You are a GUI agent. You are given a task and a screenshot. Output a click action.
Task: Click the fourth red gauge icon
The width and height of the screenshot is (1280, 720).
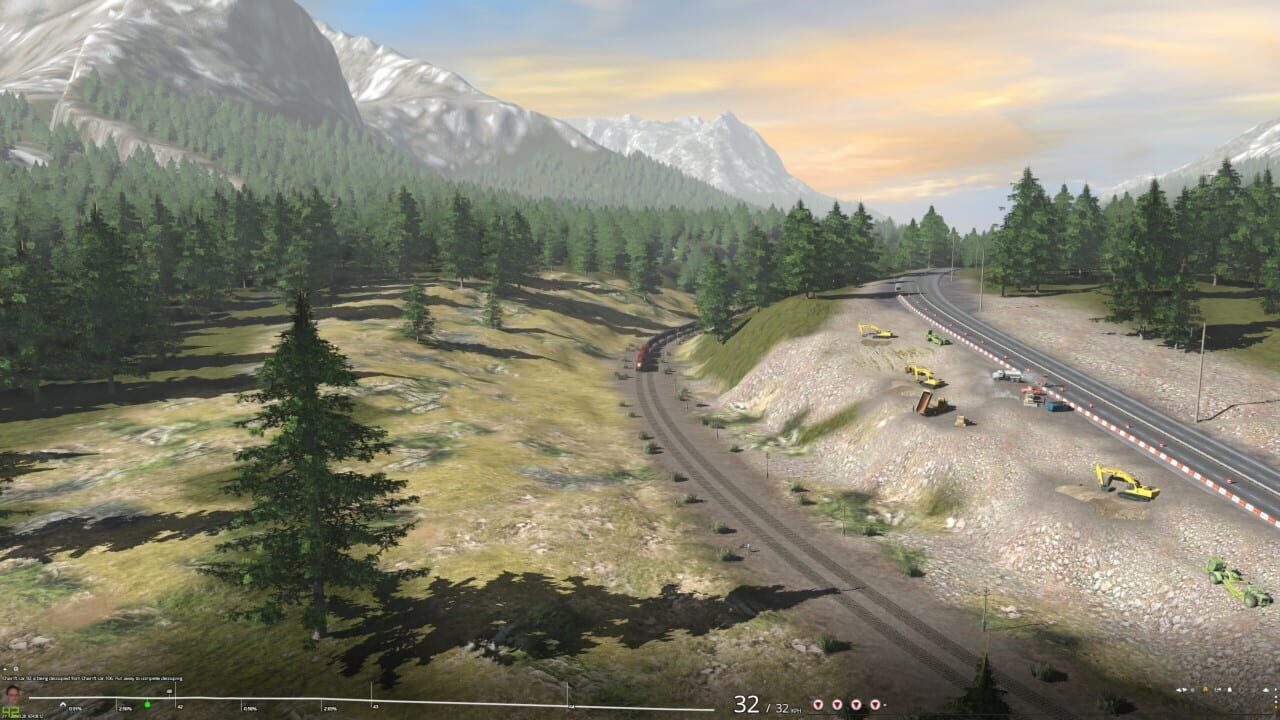coord(875,704)
